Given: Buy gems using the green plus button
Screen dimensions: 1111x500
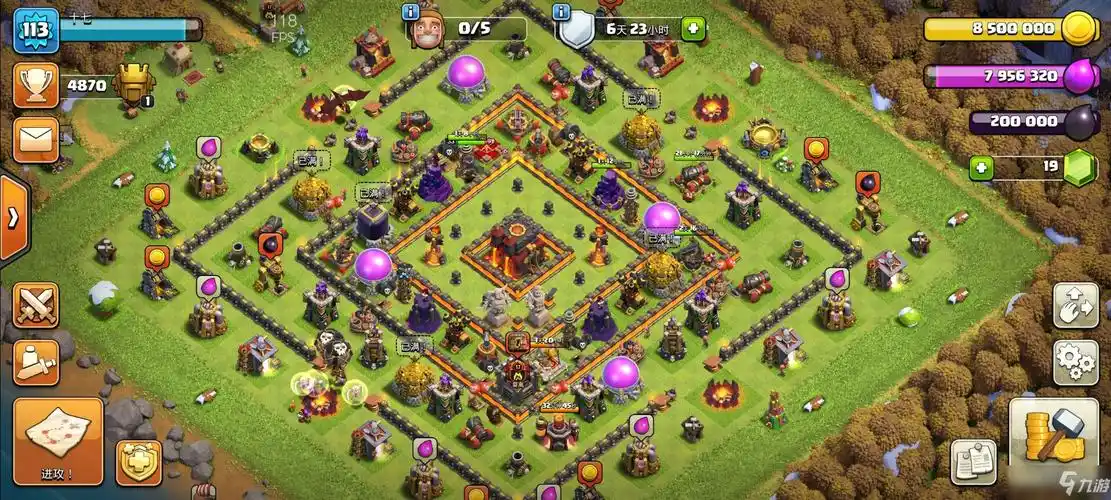Looking at the screenshot, I should click(x=982, y=168).
